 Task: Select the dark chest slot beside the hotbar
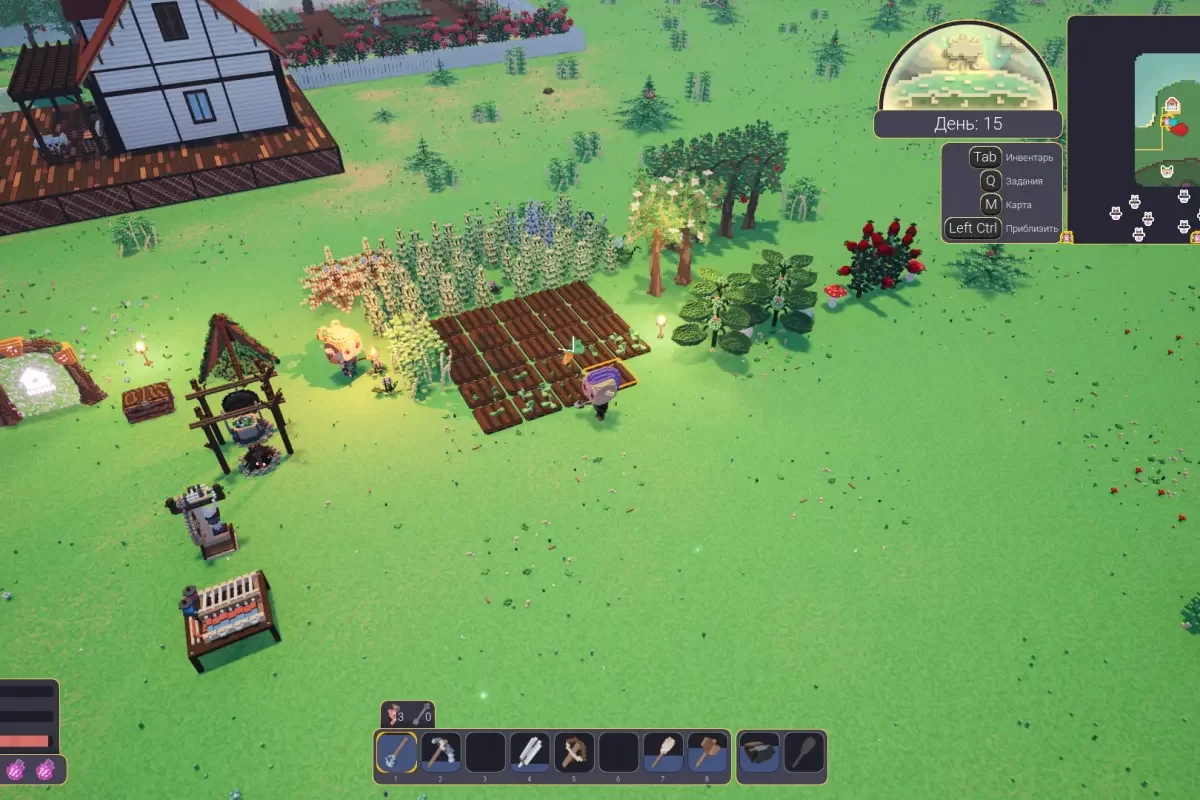tap(759, 752)
